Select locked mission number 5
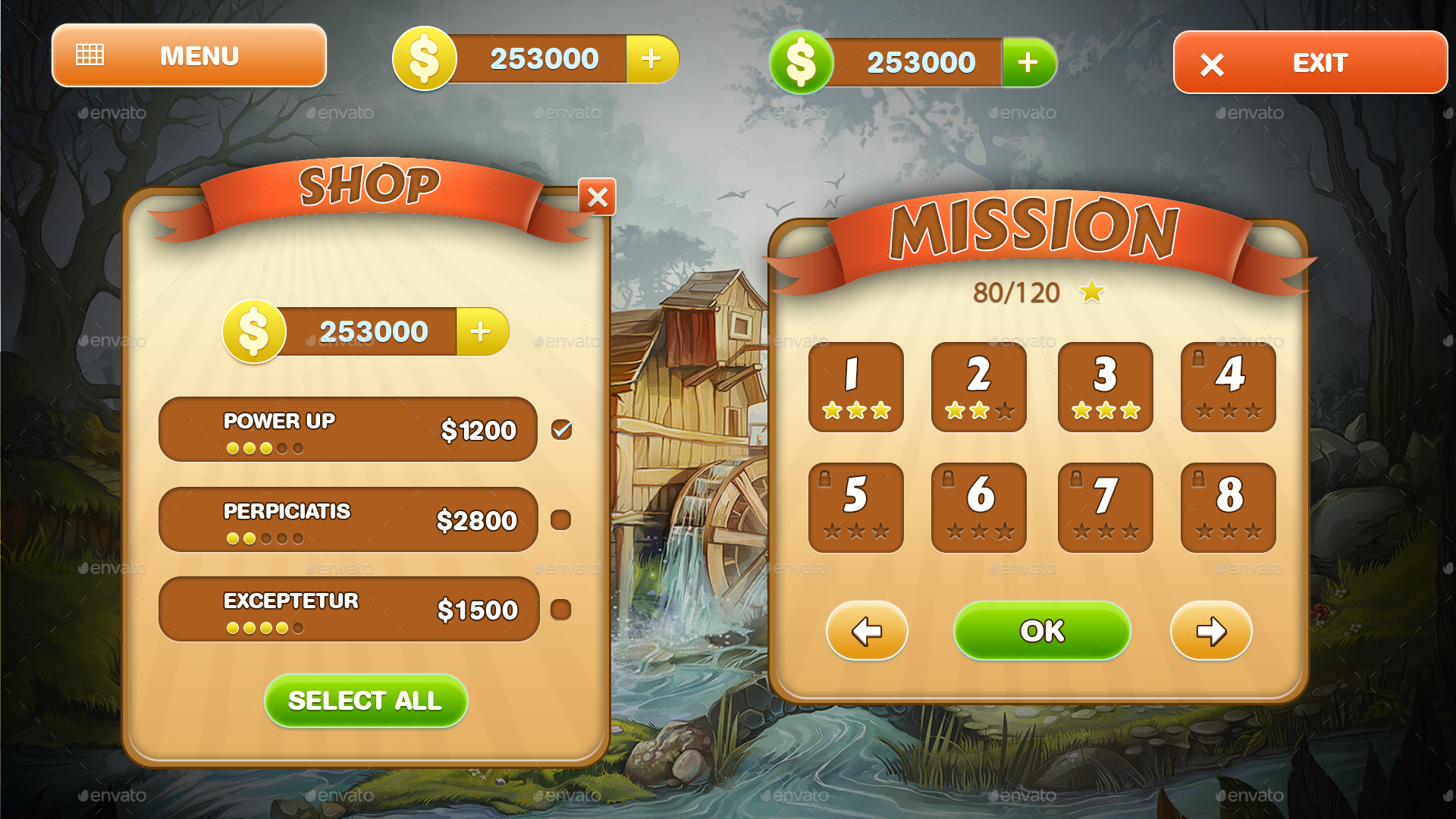This screenshot has height=819, width=1456. 855,507
